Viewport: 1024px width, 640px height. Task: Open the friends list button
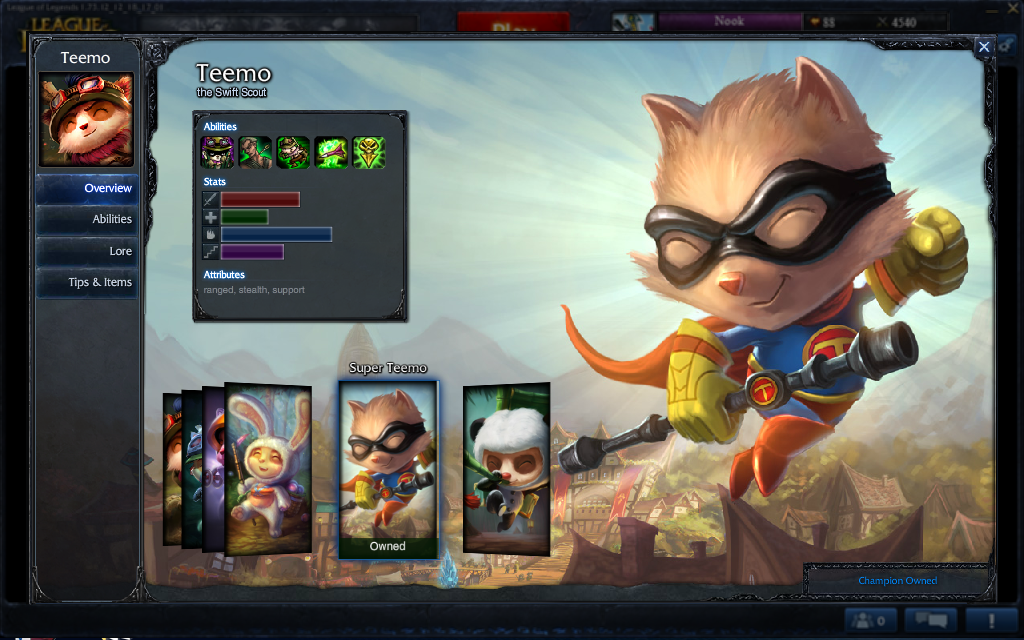click(x=871, y=621)
